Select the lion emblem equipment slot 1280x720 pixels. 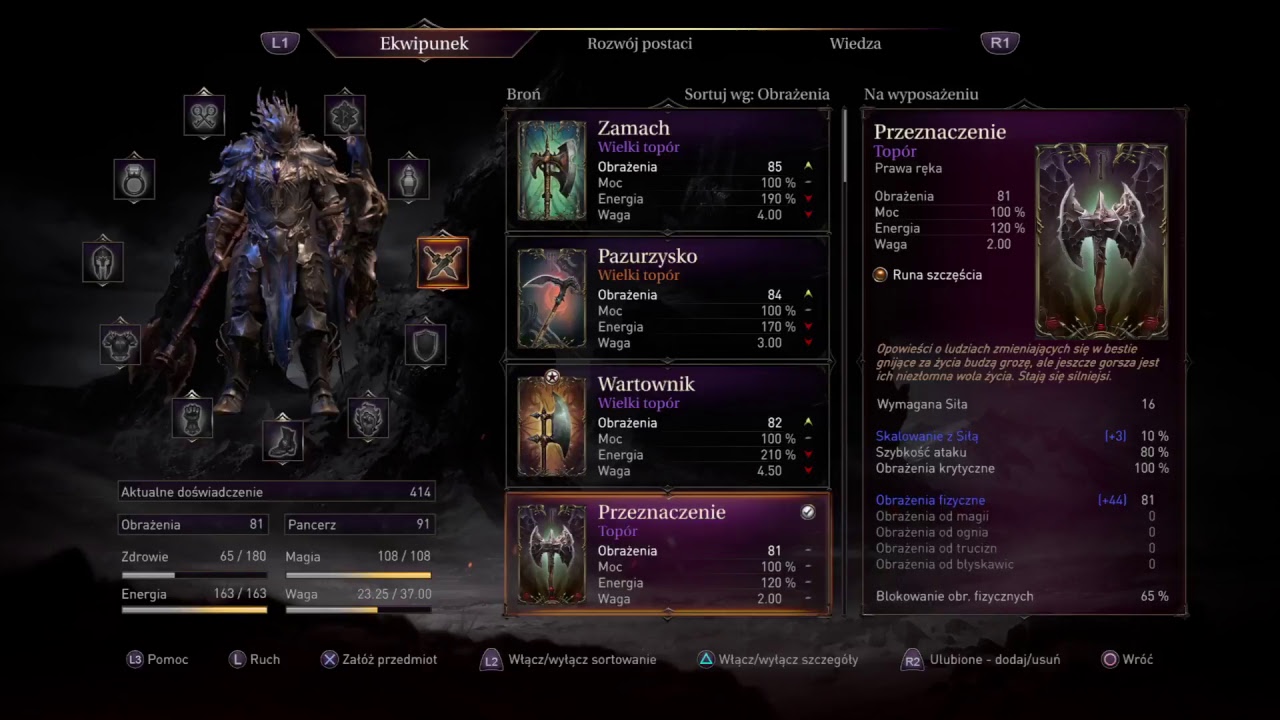point(368,418)
